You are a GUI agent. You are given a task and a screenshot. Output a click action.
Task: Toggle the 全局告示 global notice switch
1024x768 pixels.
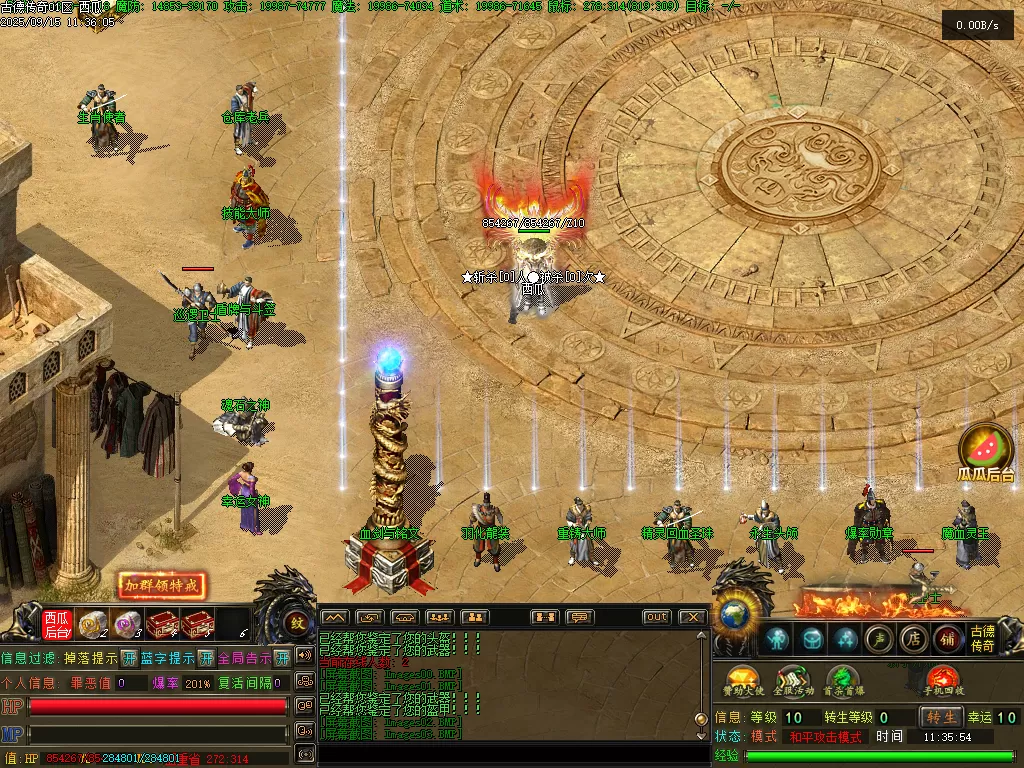(282, 658)
